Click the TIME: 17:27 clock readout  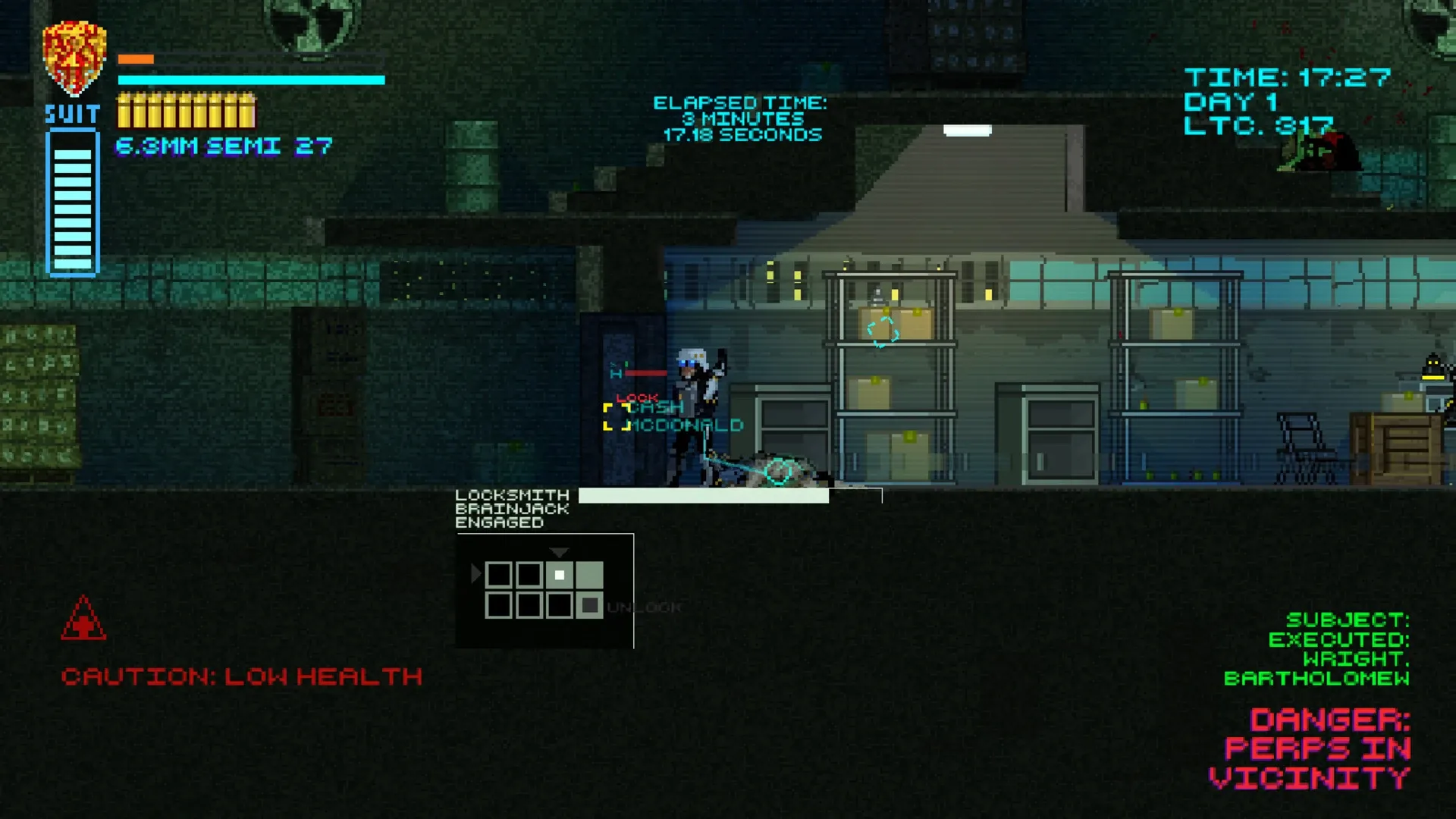tap(1289, 76)
